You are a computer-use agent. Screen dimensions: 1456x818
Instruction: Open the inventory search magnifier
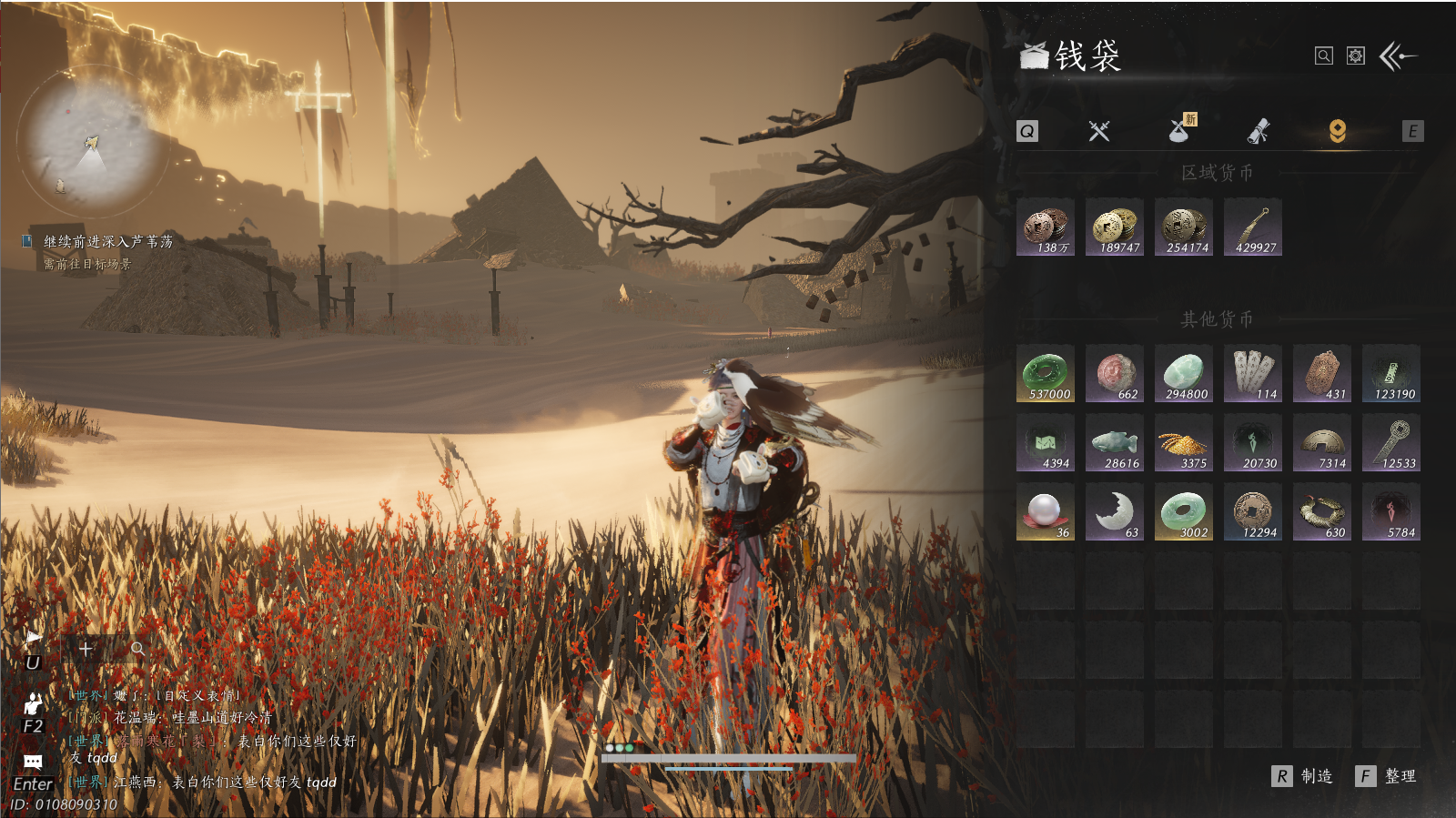tap(1324, 56)
